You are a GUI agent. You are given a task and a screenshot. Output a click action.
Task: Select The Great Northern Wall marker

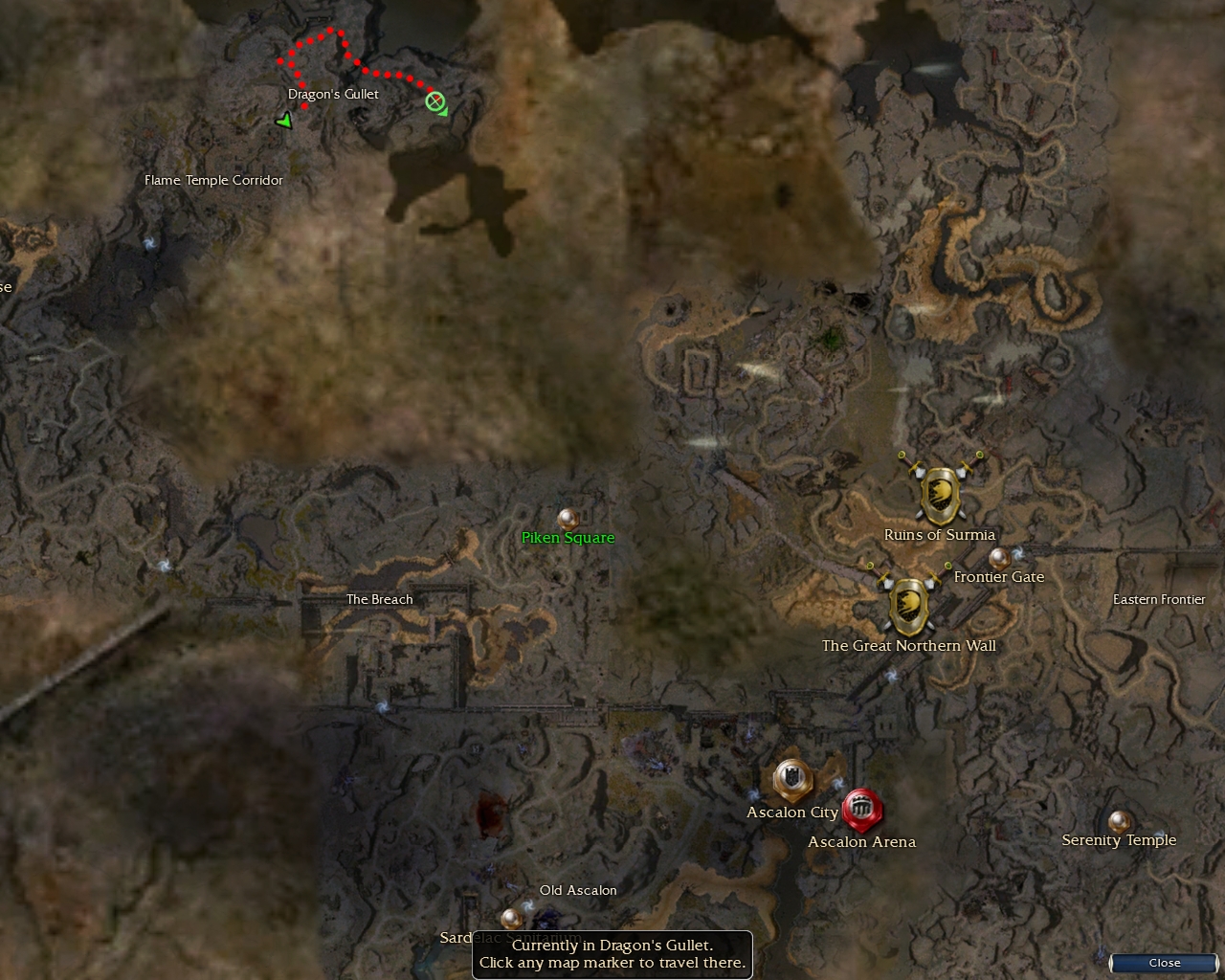(909, 605)
